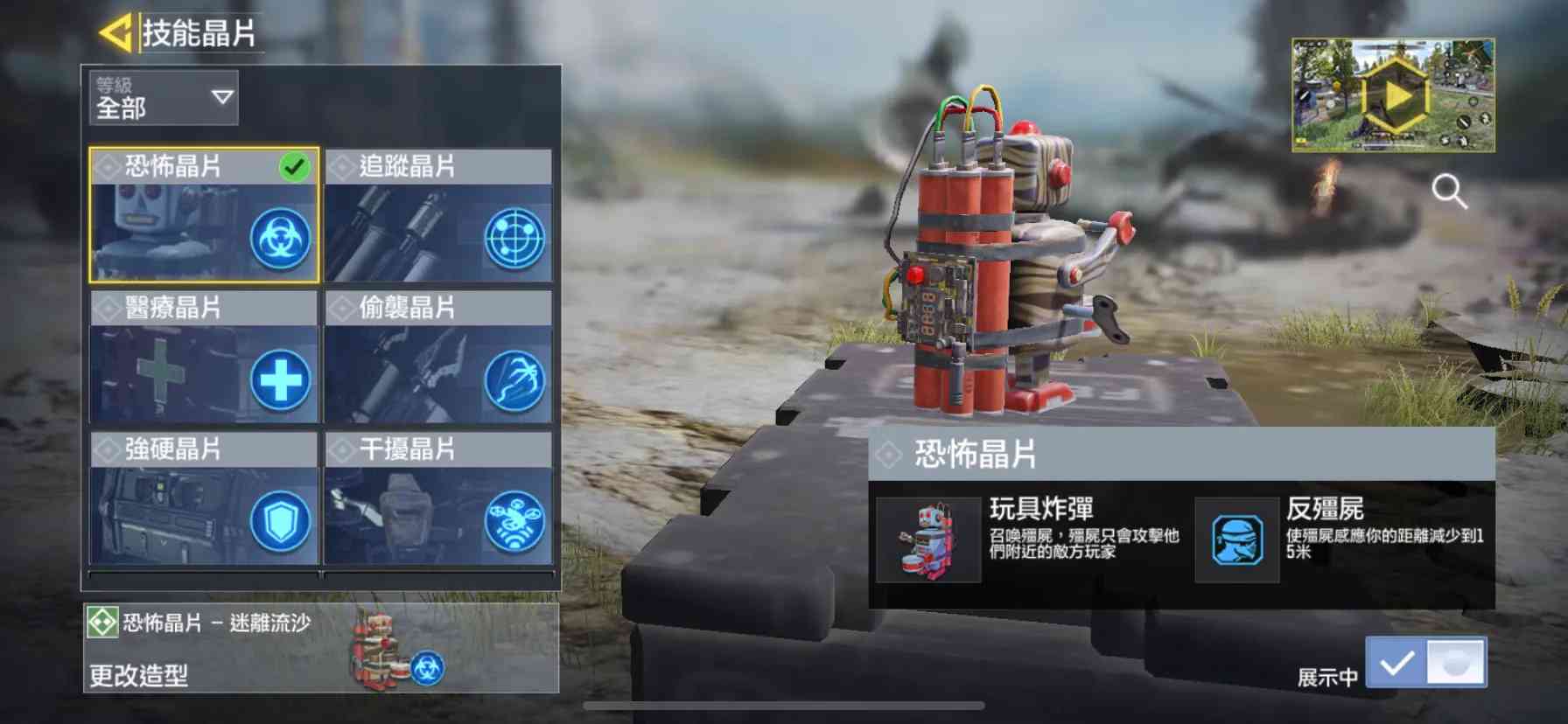Select the 強硬晶片 shield chip tile
1568x724 pixels.
click(204, 498)
